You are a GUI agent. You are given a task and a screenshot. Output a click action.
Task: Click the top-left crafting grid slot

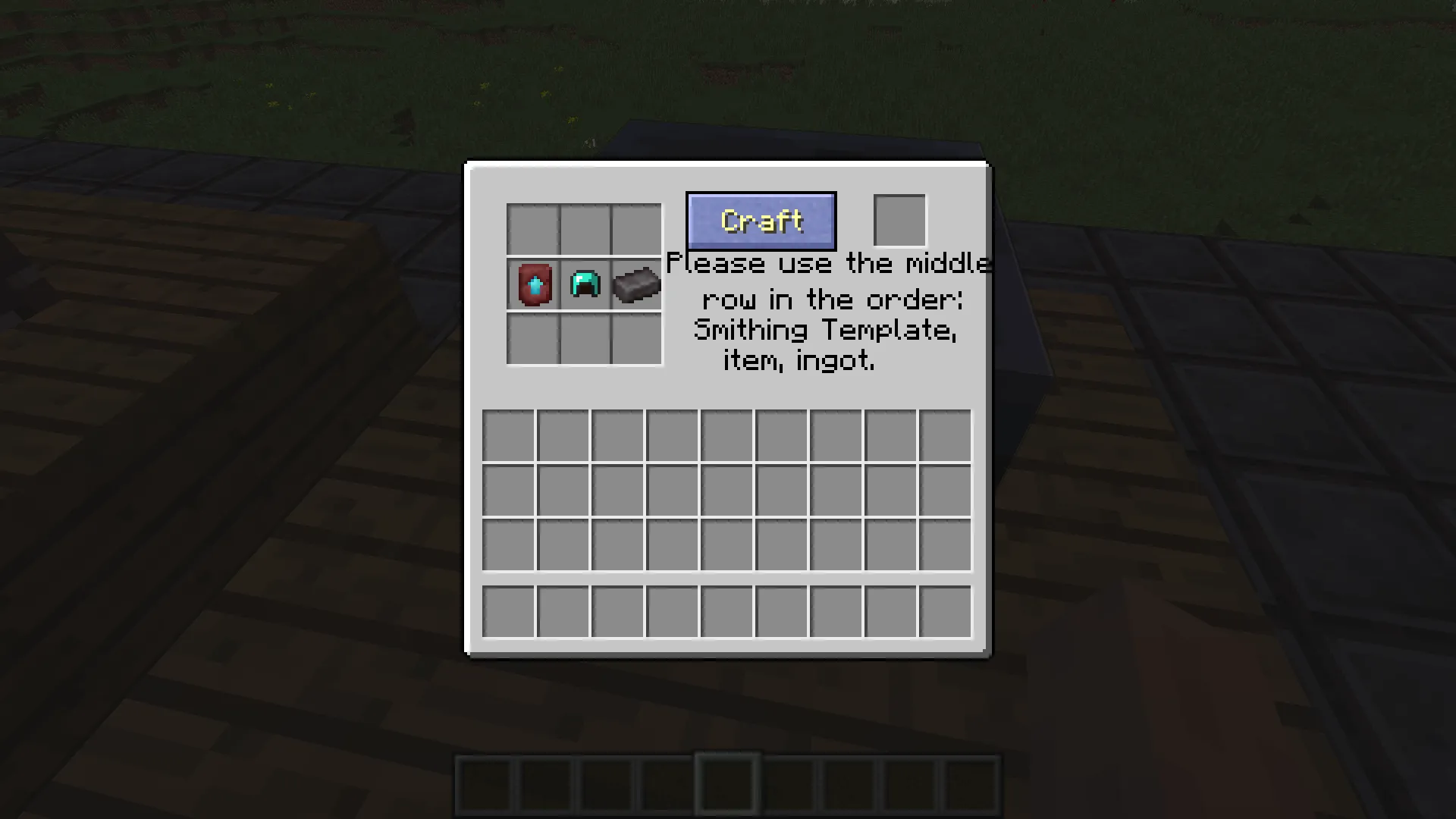click(532, 229)
